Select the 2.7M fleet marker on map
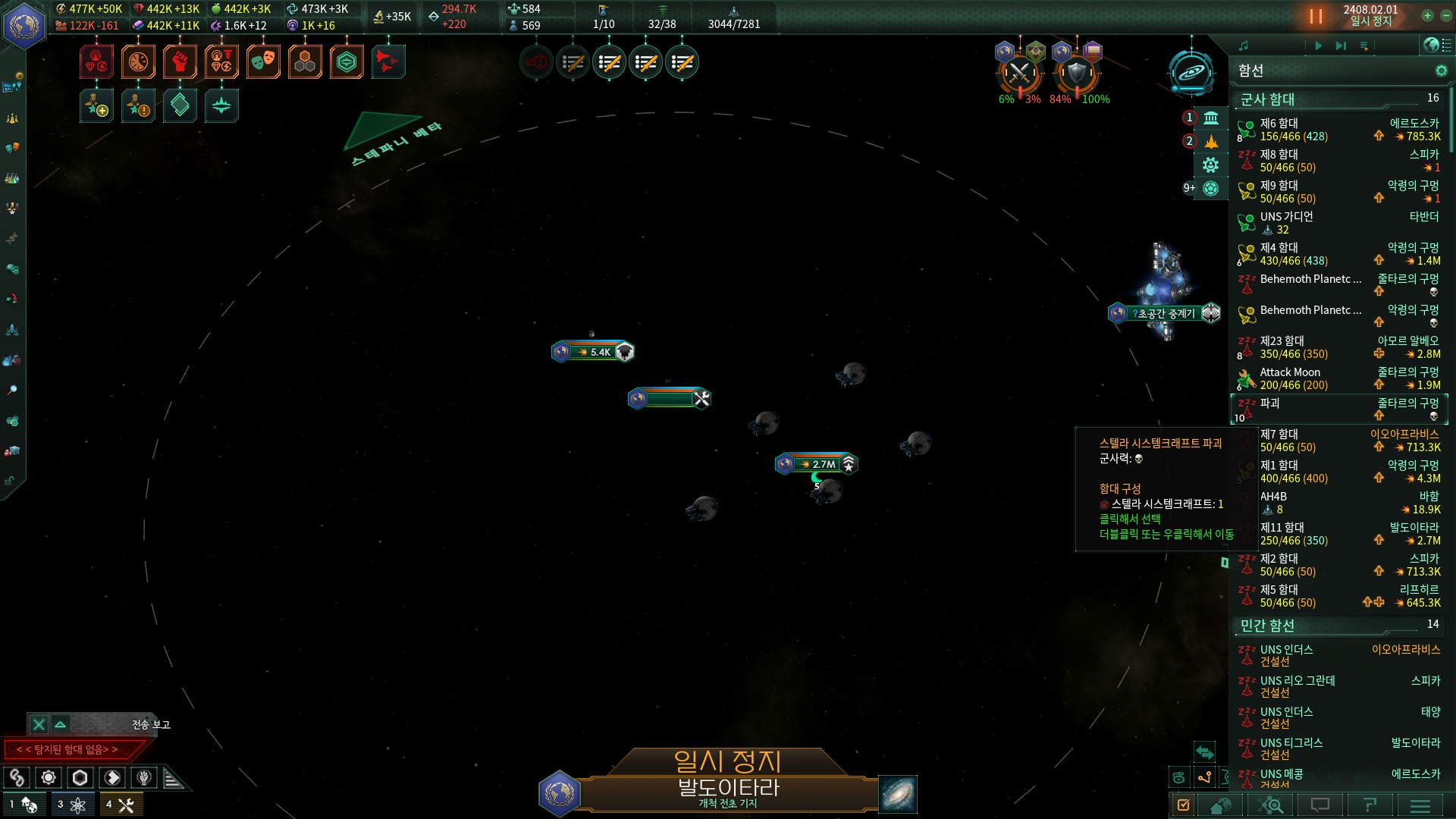Image resolution: width=1456 pixels, height=819 pixels. [817, 464]
